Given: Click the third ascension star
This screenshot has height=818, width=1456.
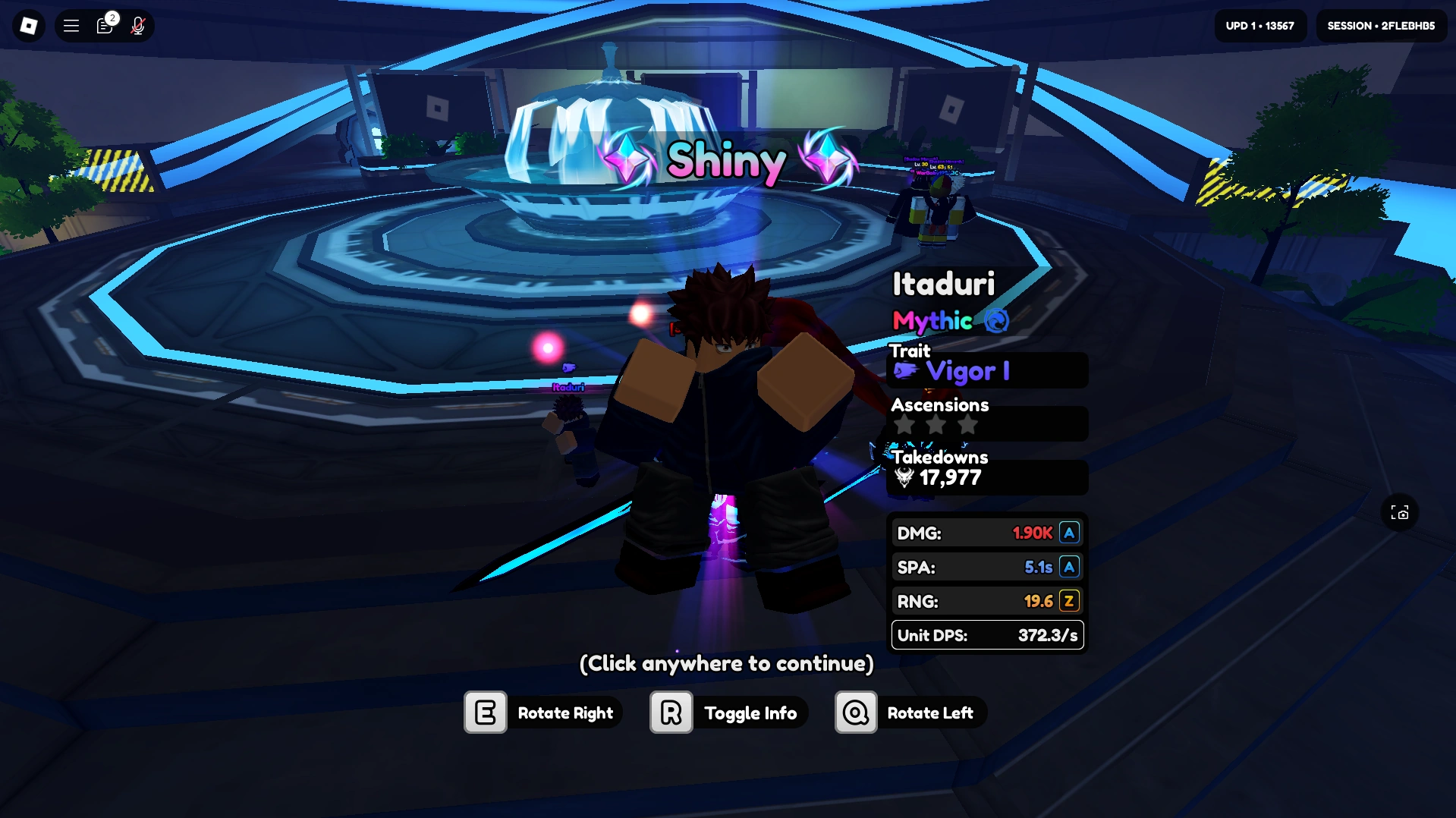Looking at the screenshot, I should (x=967, y=425).
